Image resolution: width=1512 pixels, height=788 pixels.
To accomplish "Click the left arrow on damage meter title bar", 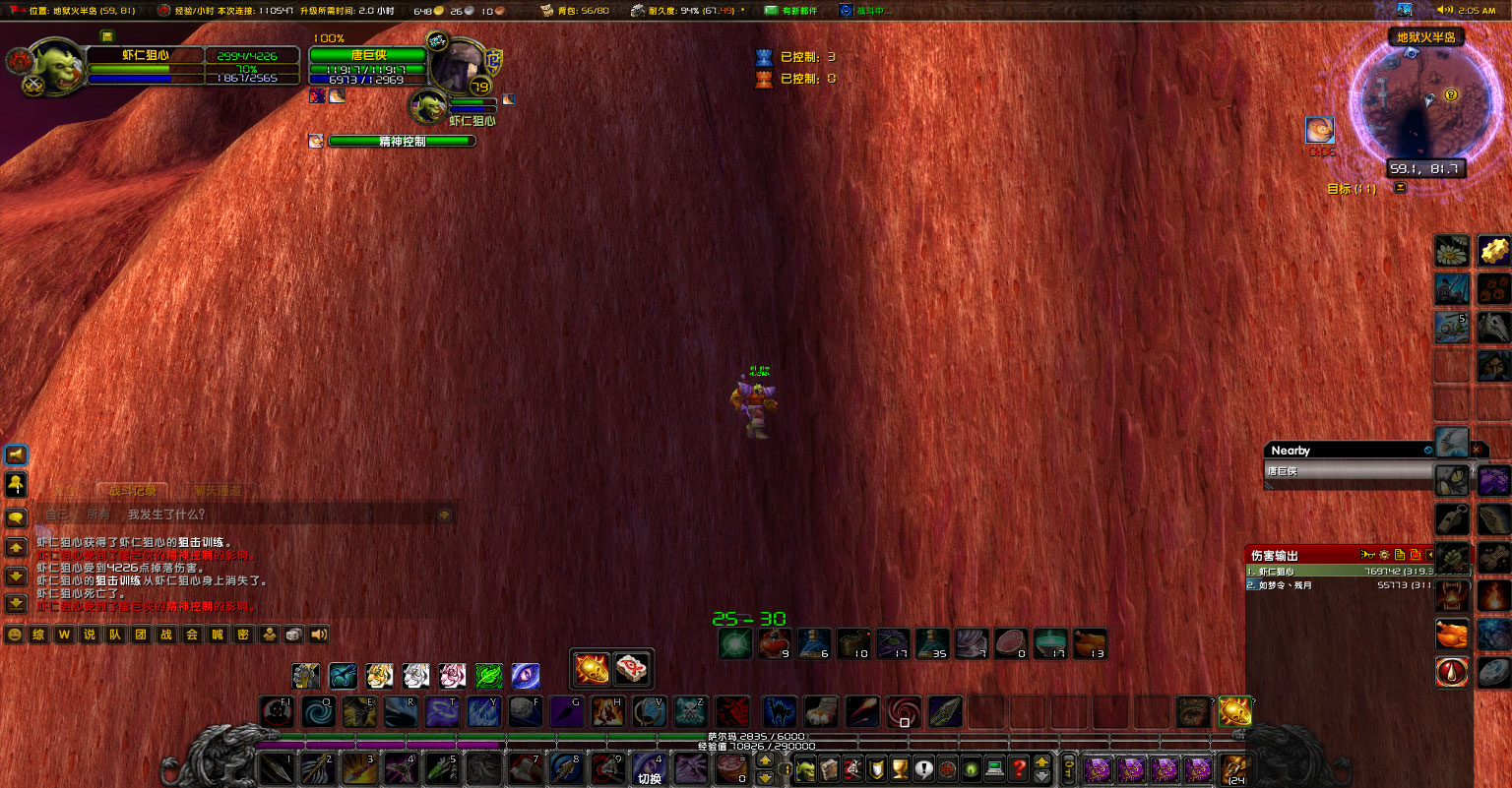I will pos(1429,555).
